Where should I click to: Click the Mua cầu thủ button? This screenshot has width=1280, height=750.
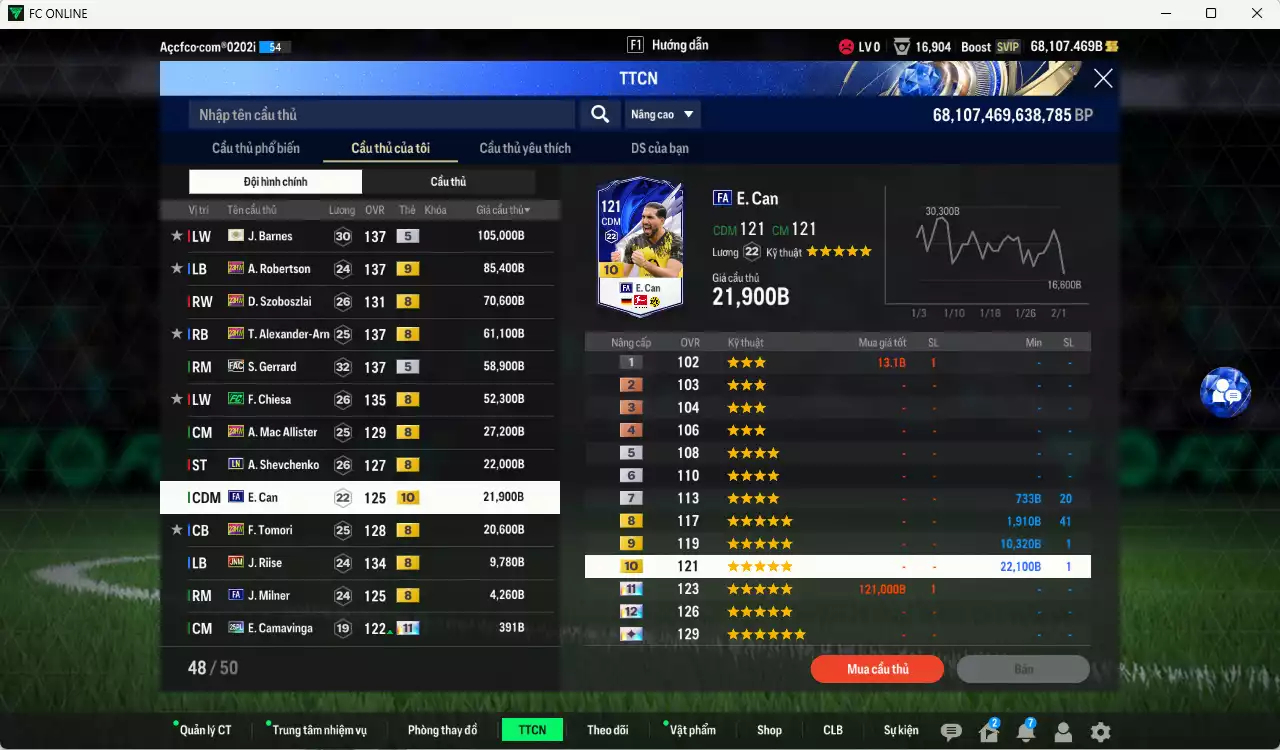(877, 669)
